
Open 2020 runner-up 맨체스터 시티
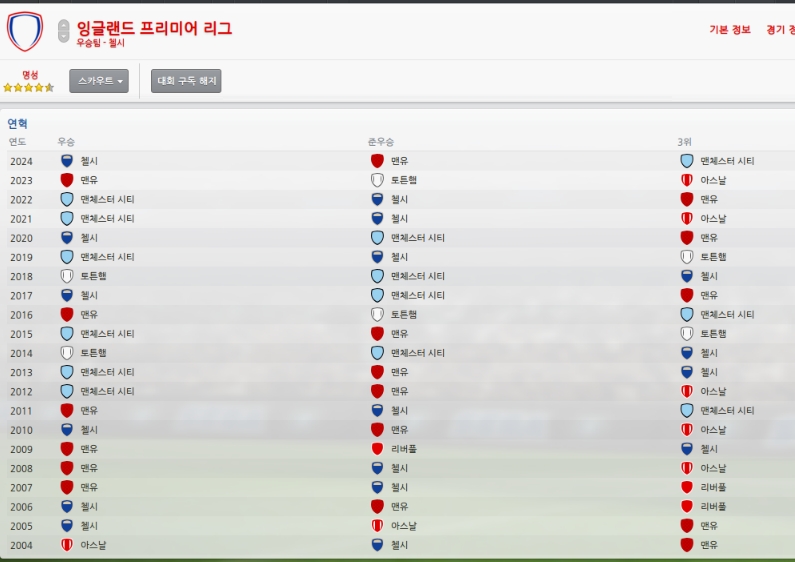click(x=417, y=238)
